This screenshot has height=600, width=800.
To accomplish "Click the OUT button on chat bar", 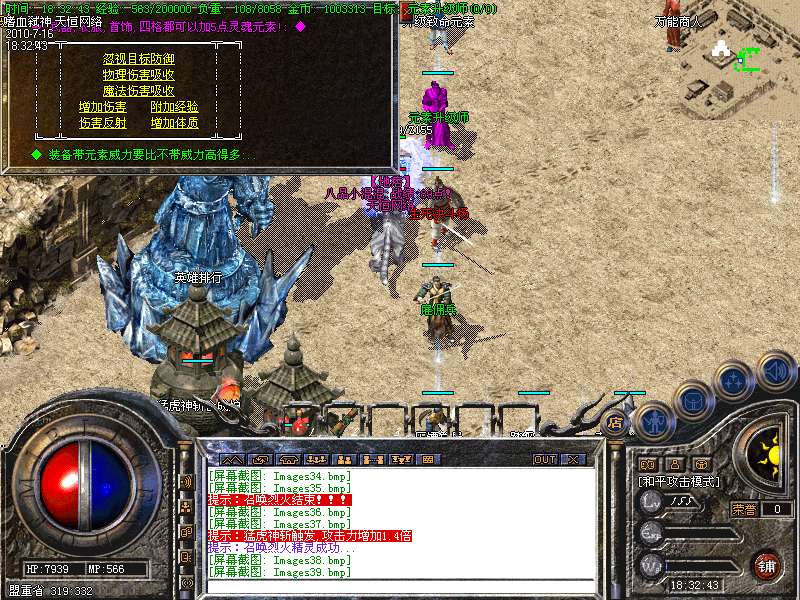I will pos(544,459).
